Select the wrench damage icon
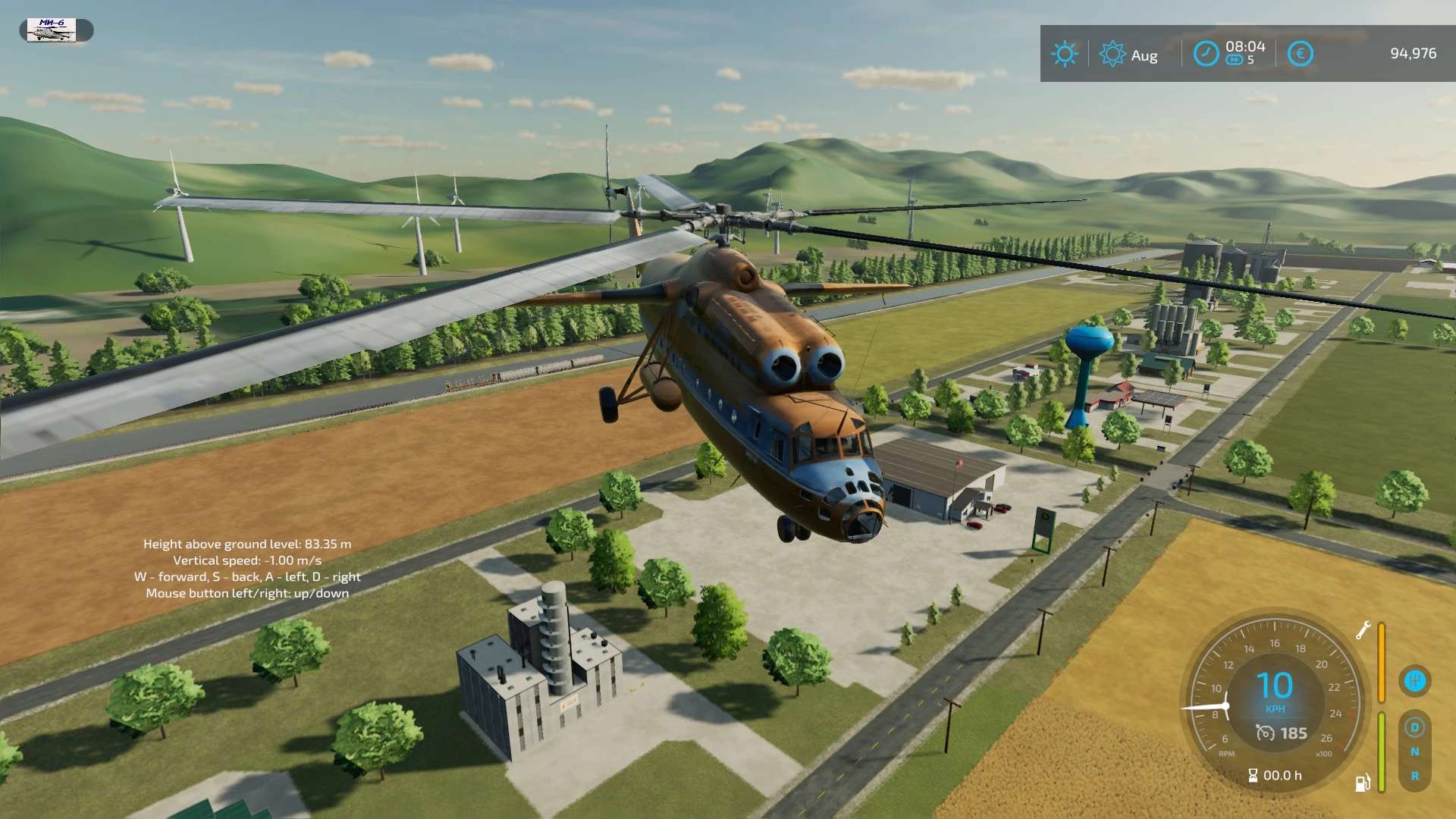 tap(1363, 630)
